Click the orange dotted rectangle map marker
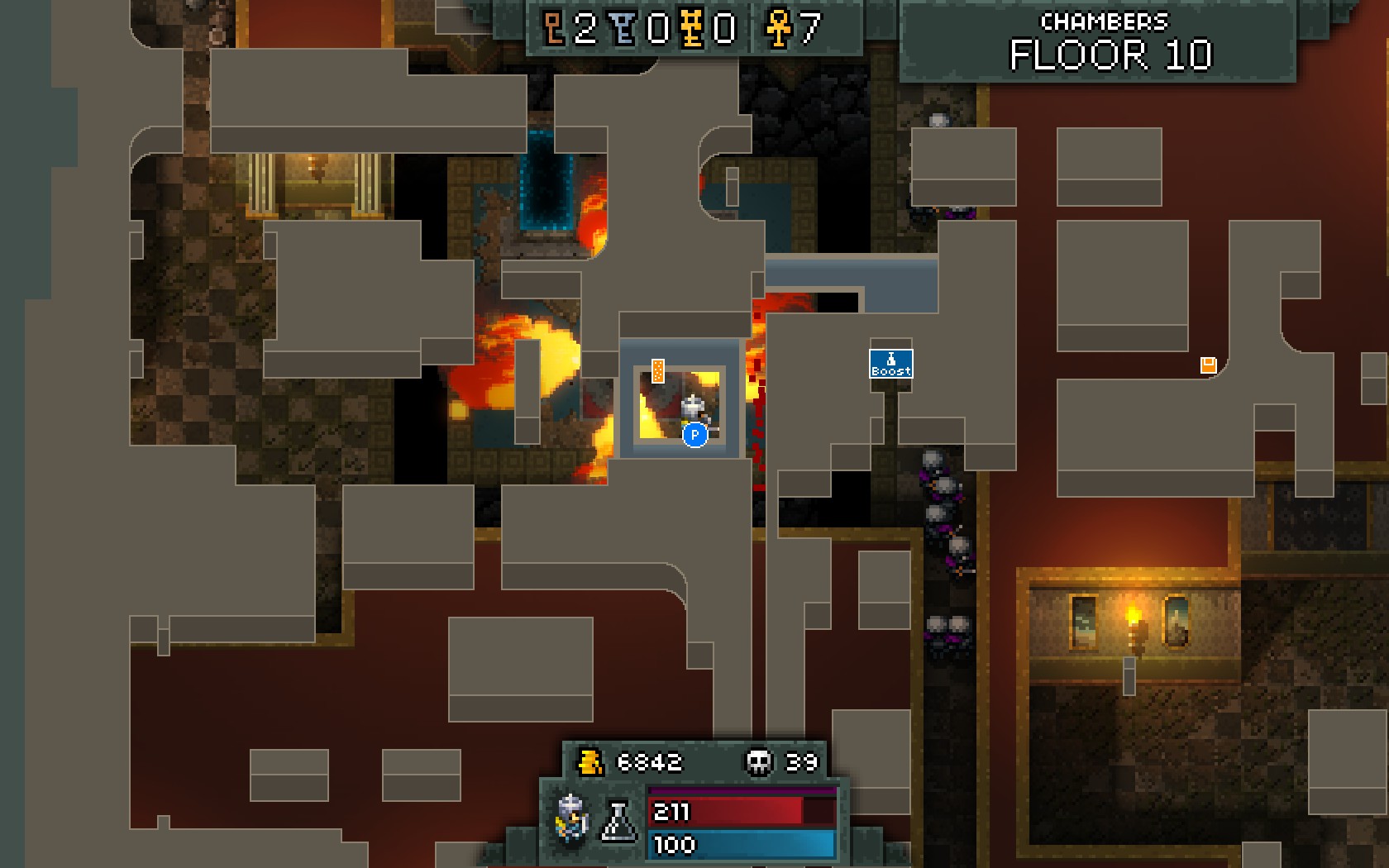 pyautogui.click(x=658, y=371)
